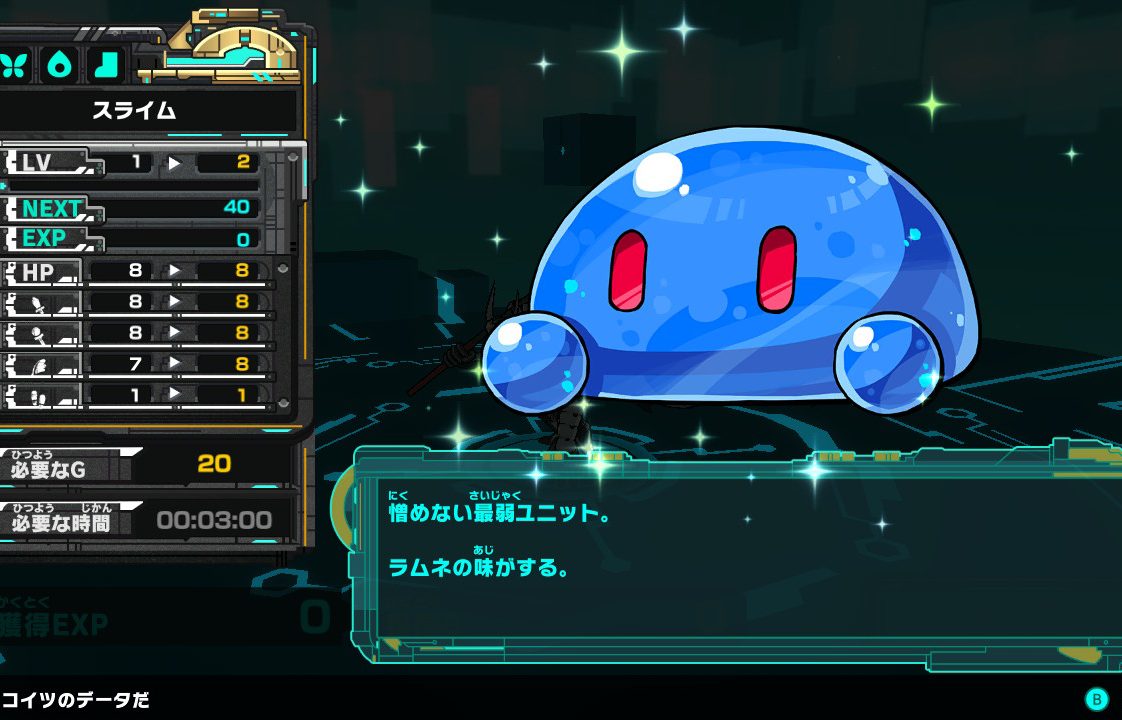Click the LV level-up row
This screenshot has height=720, width=1122.
click(x=140, y=162)
